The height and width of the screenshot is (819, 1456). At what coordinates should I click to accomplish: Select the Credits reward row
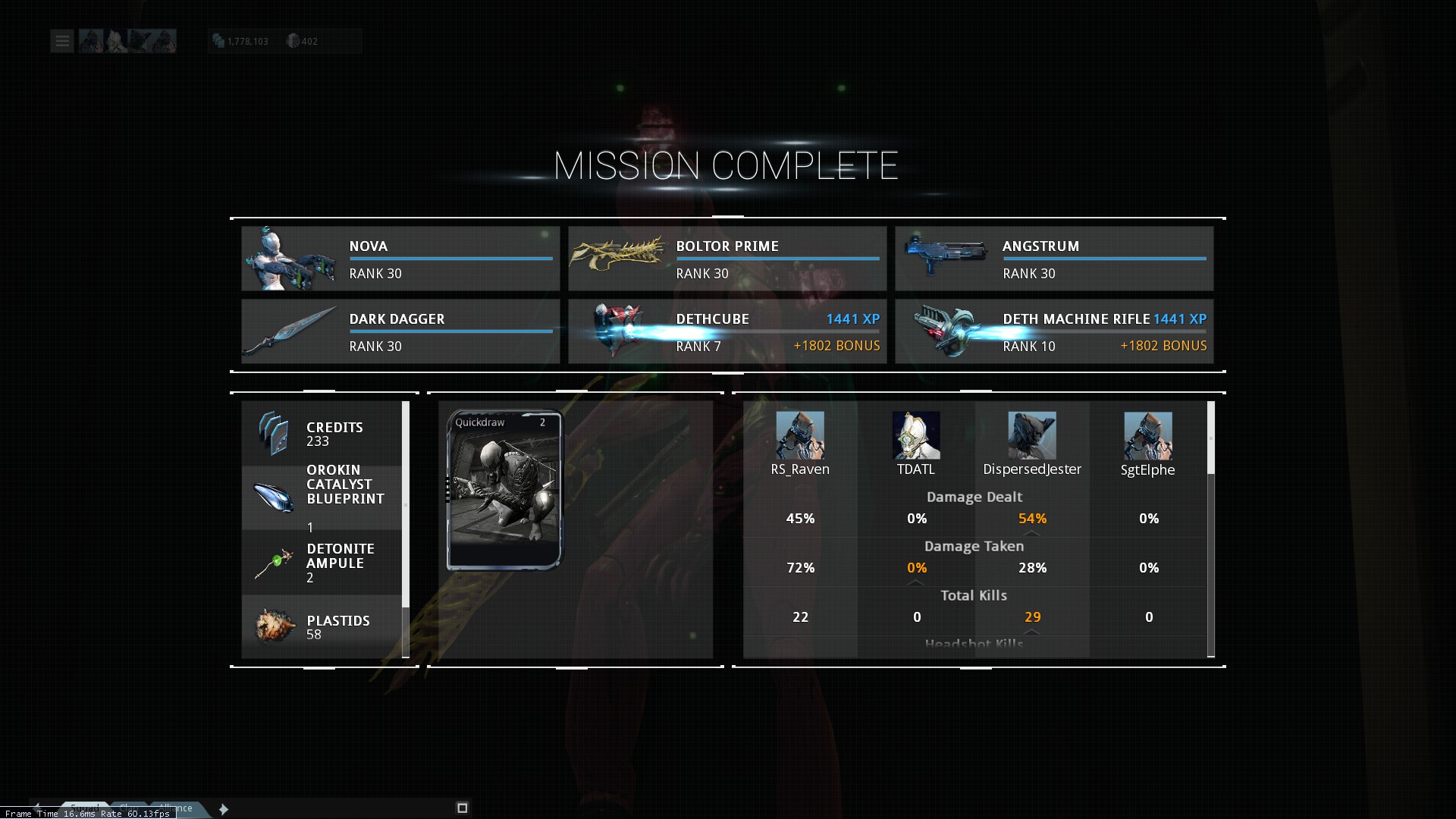[x=322, y=434]
